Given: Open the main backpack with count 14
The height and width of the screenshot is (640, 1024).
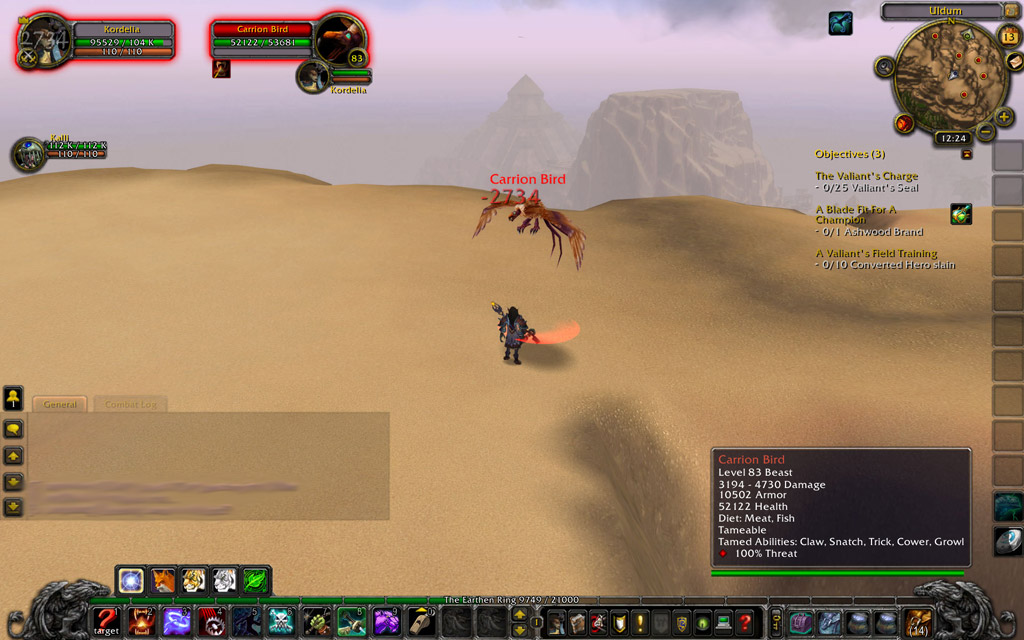Looking at the screenshot, I should pyautogui.click(x=918, y=622).
